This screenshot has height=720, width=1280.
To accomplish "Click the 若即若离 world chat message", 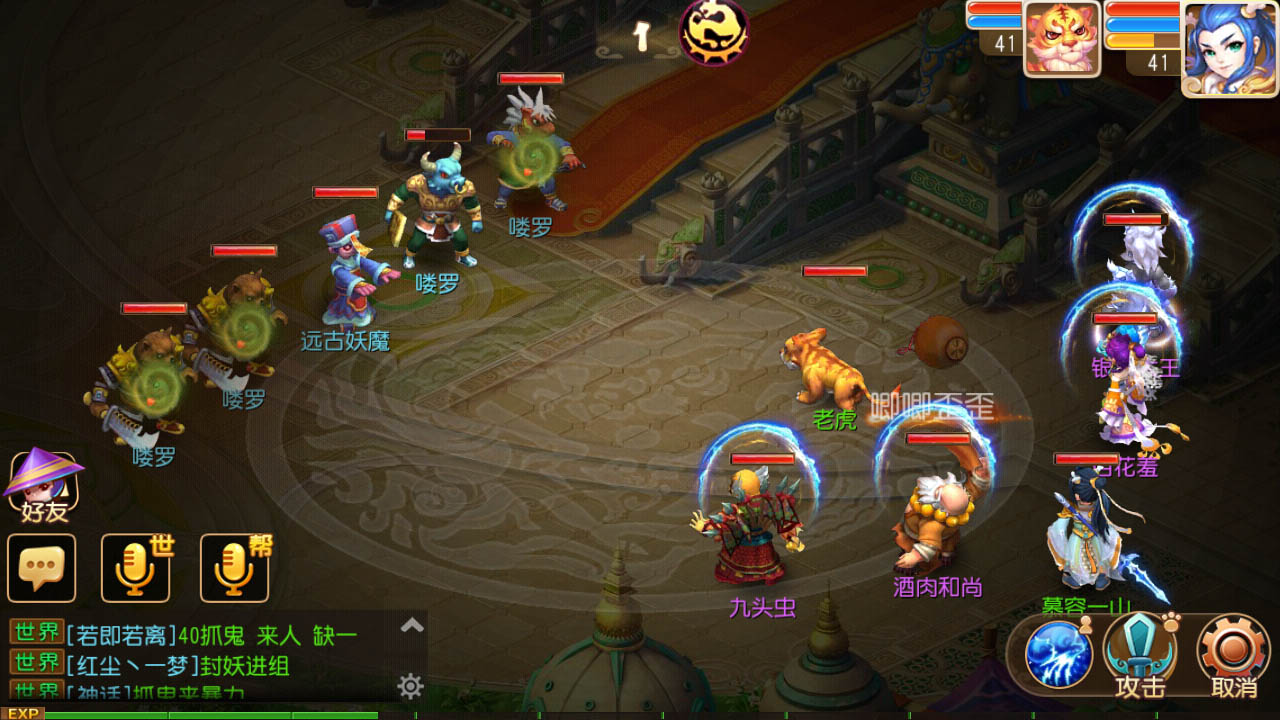I will (x=210, y=635).
